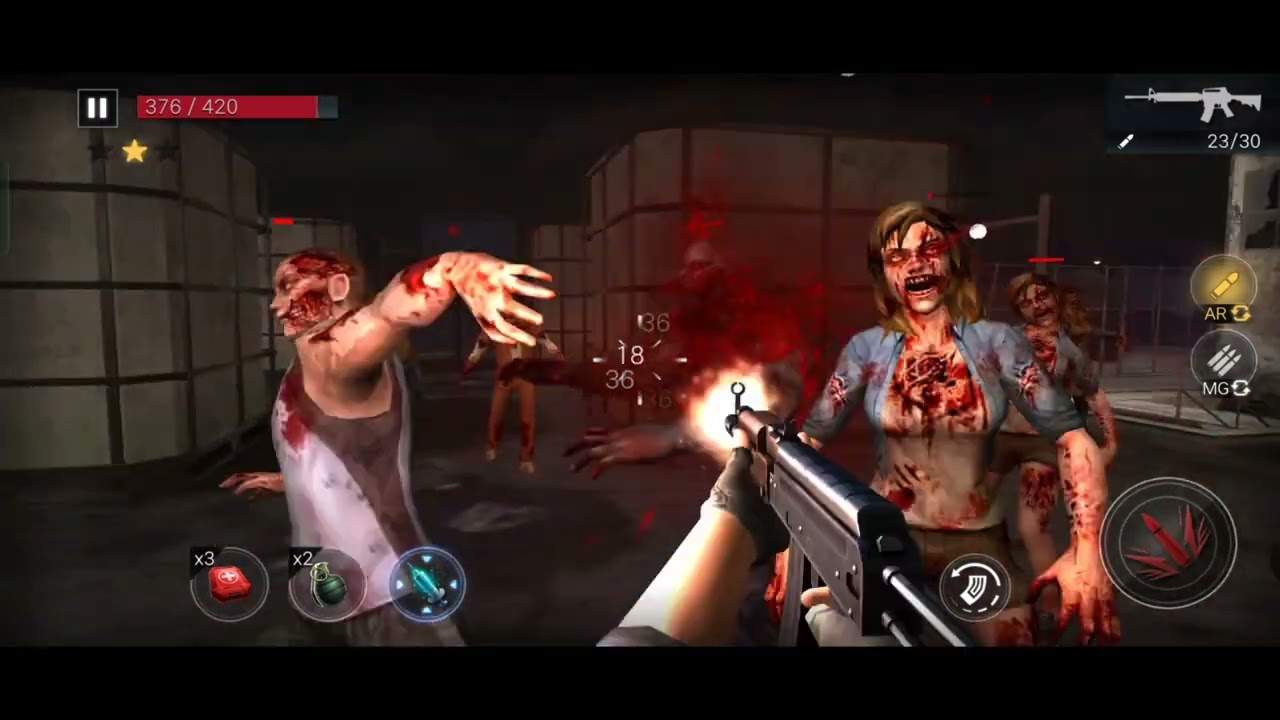Switch to AR ammo weapon

(1223, 290)
